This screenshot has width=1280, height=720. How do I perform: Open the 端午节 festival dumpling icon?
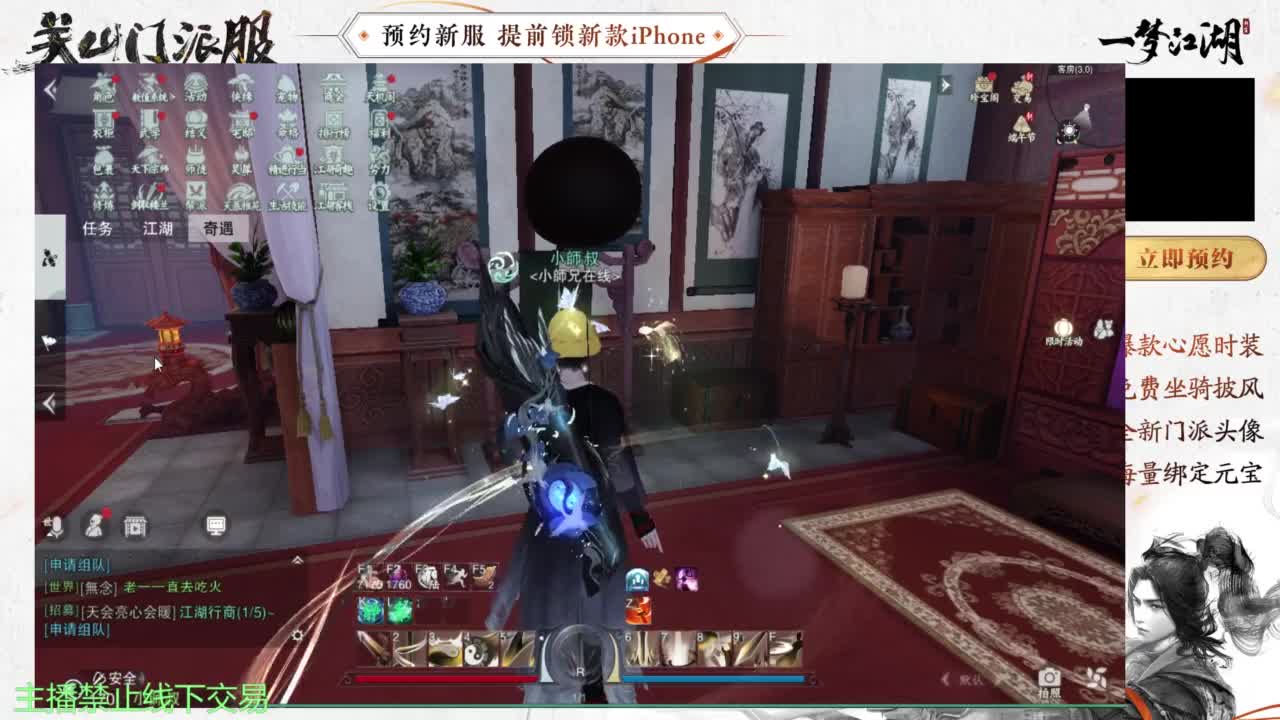[1021, 125]
